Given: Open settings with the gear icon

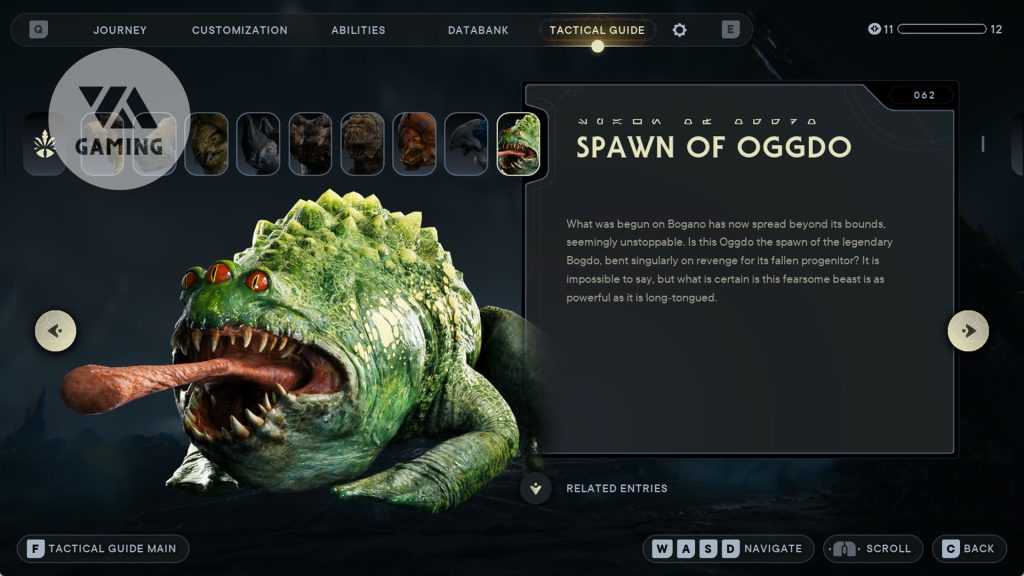Looking at the screenshot, I should tap(680, 30).
